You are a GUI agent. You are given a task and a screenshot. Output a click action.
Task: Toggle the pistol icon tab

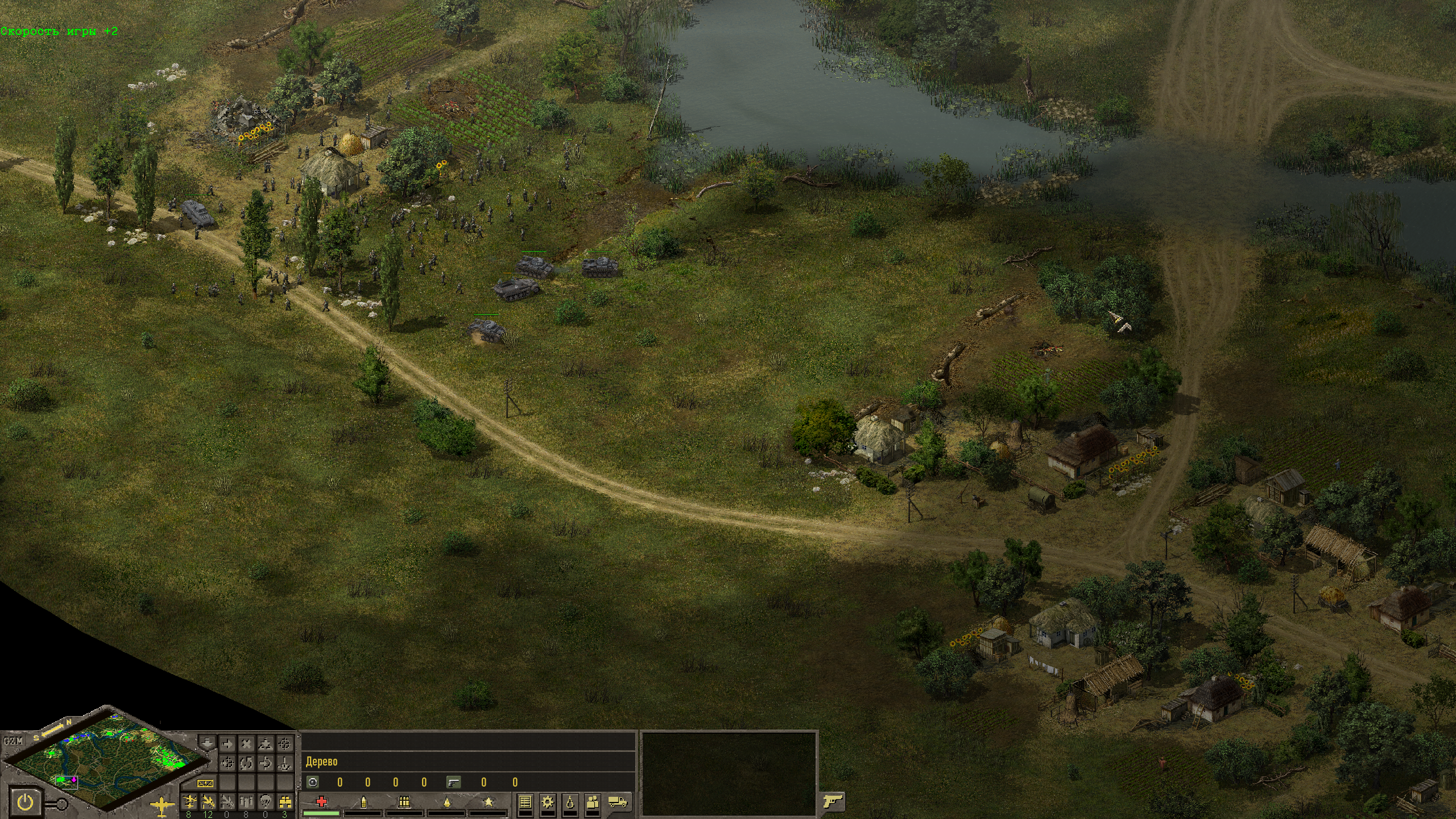pyautogui.click(x=833, y=802)
